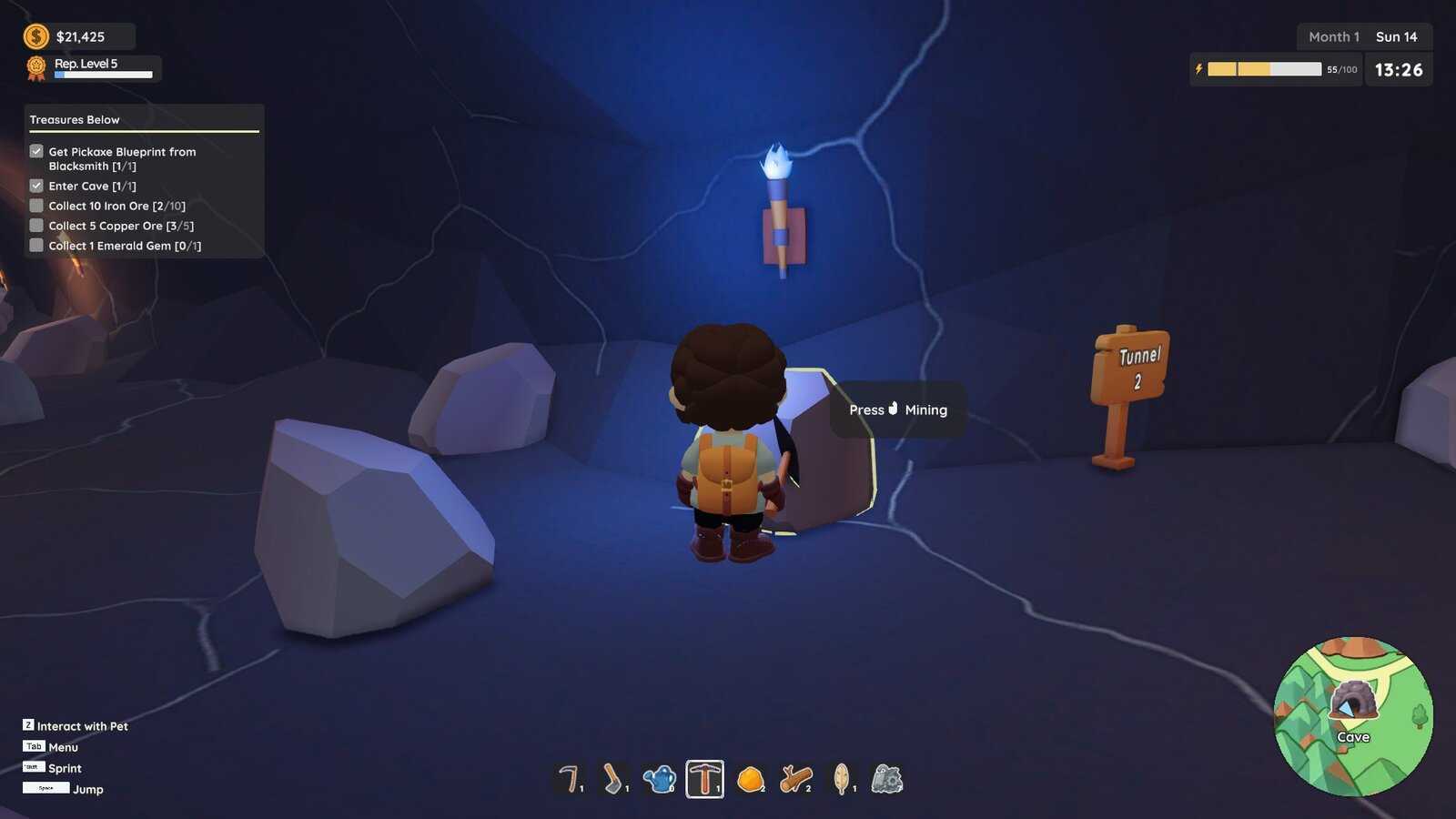Choose the orange nugget item slot
This screenshot has width=1456, height=819.
click(751, 779)
